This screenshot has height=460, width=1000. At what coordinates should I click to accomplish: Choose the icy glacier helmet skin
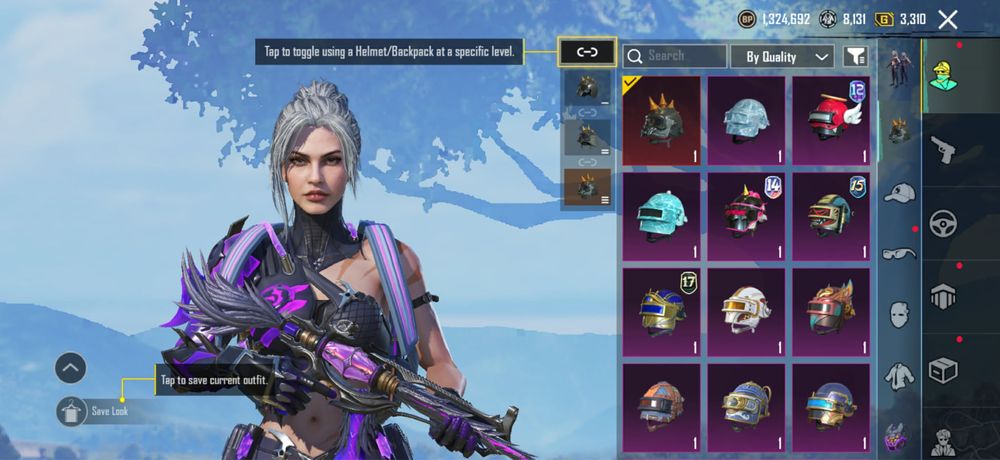746,120
